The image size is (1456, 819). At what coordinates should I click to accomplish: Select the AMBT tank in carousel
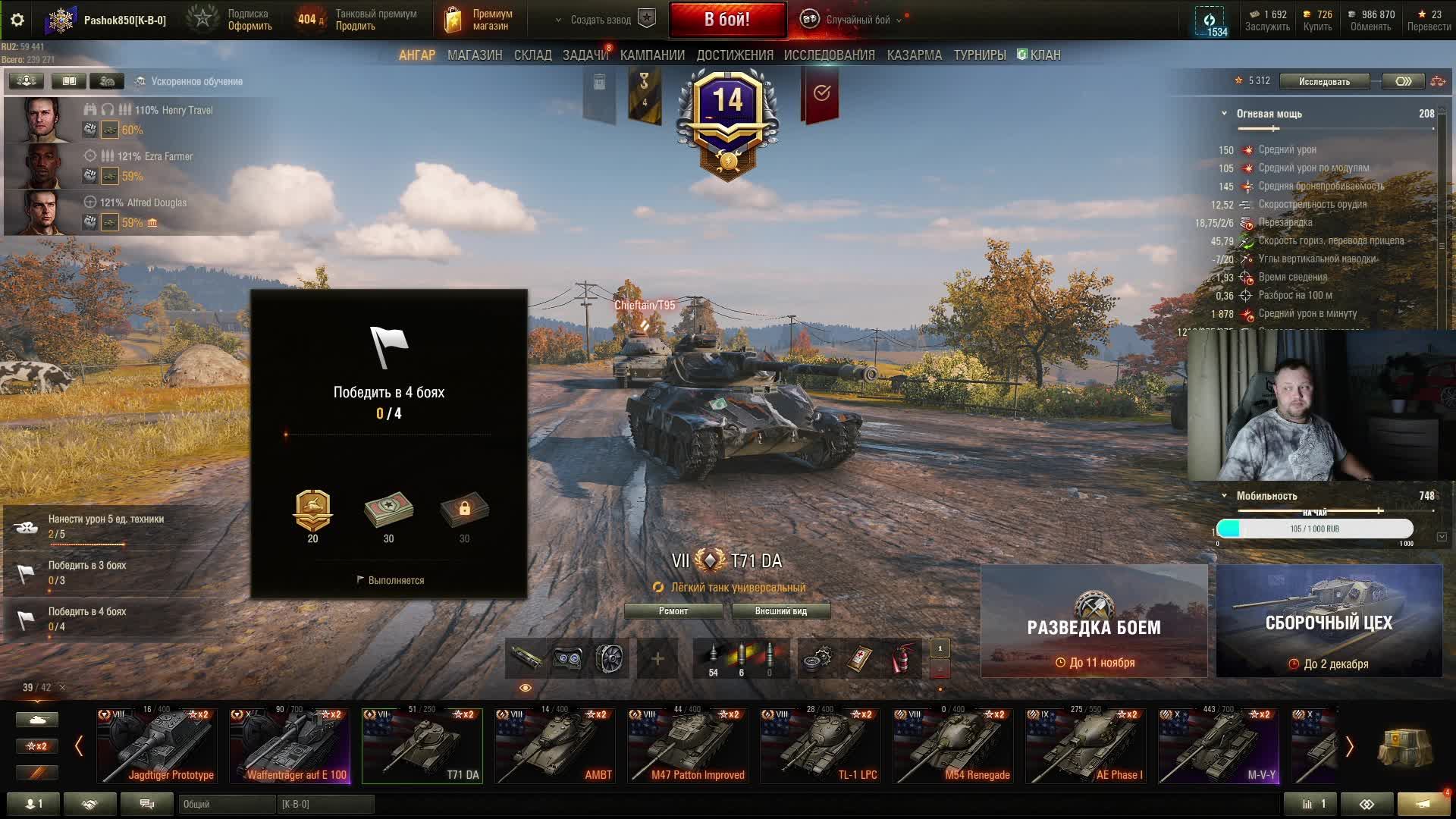[x=554, y=745]
